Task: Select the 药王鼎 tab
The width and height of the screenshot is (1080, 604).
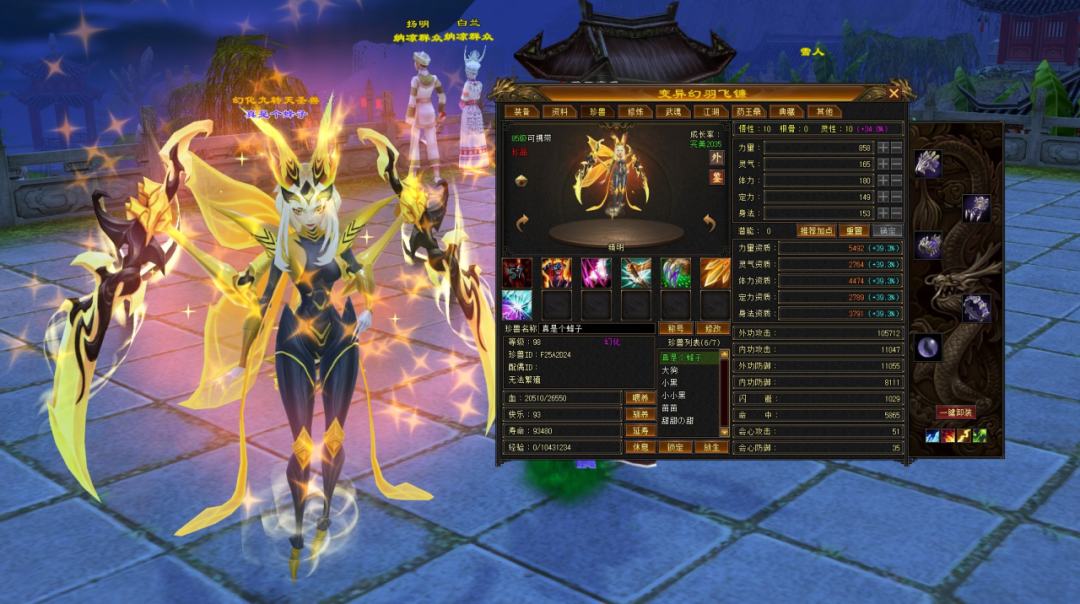Action: click(749, 112)
